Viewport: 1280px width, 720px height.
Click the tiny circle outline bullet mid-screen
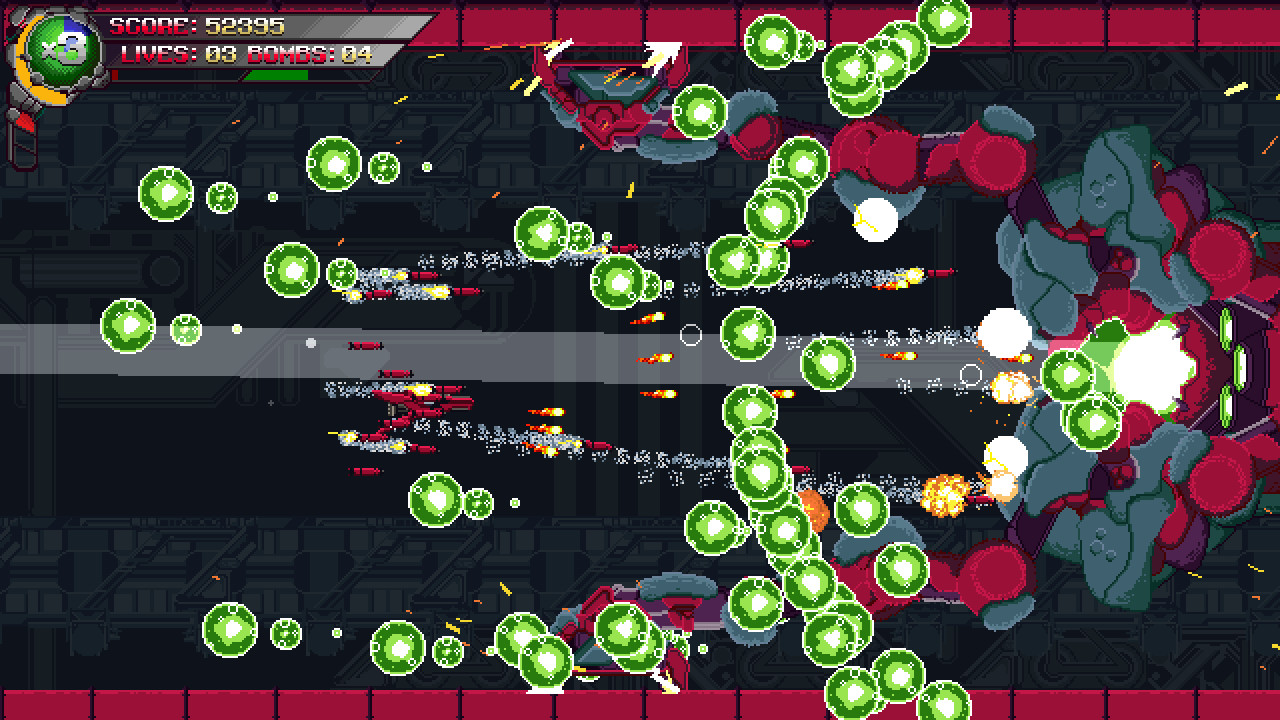pos(690,336)
